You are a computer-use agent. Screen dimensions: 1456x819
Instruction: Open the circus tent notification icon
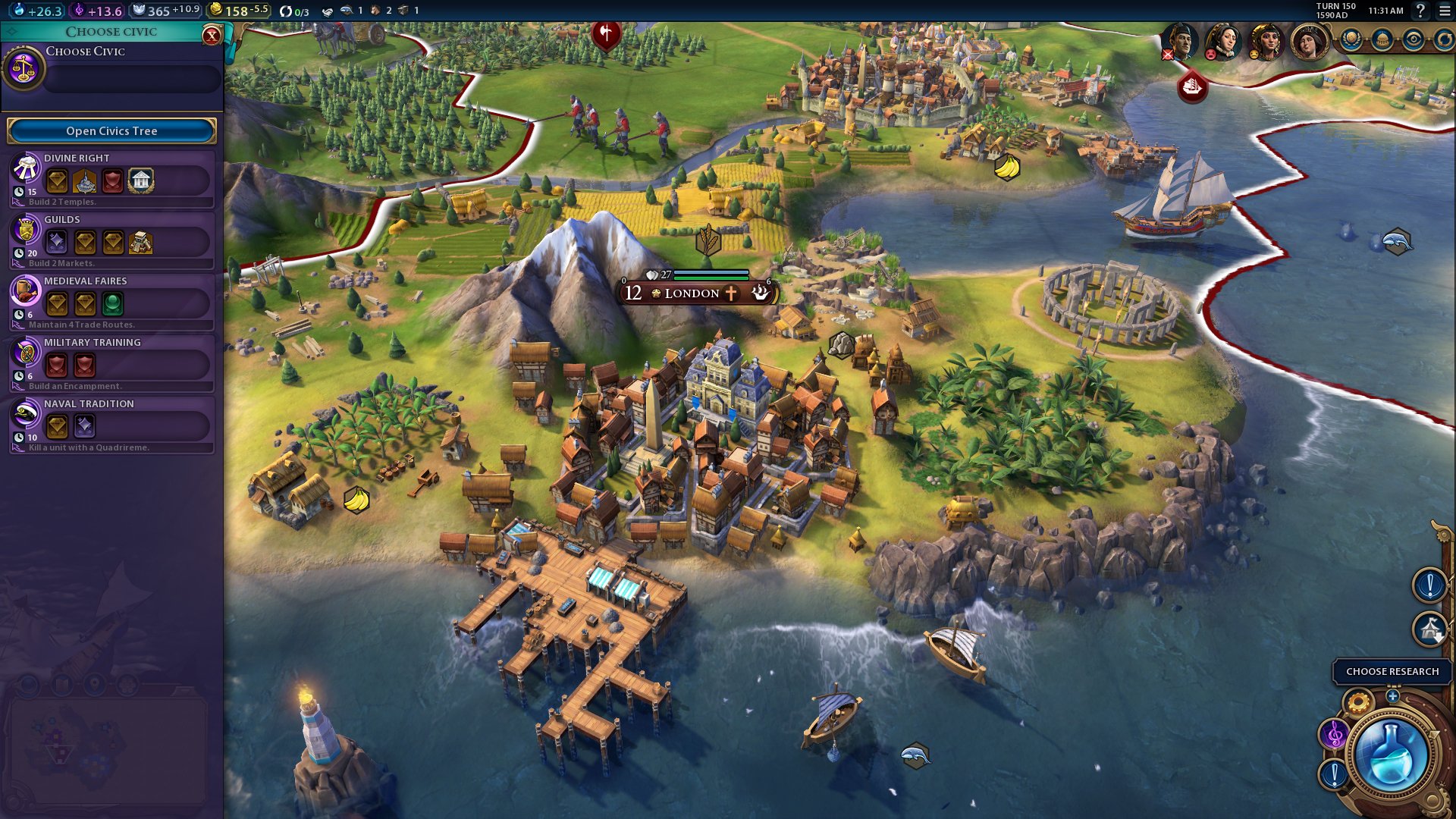click(1428, 627)
